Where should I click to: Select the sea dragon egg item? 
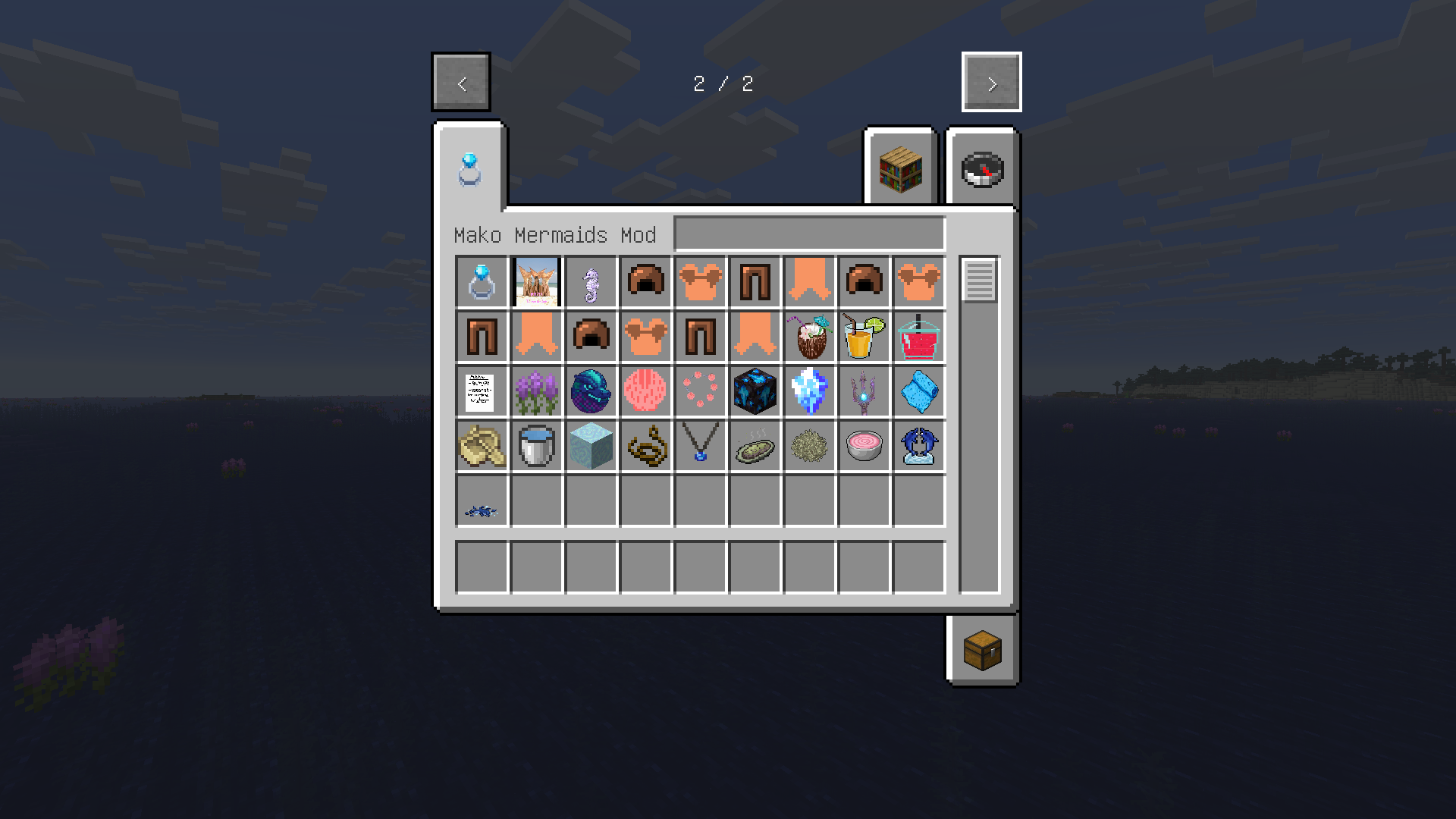591,391
